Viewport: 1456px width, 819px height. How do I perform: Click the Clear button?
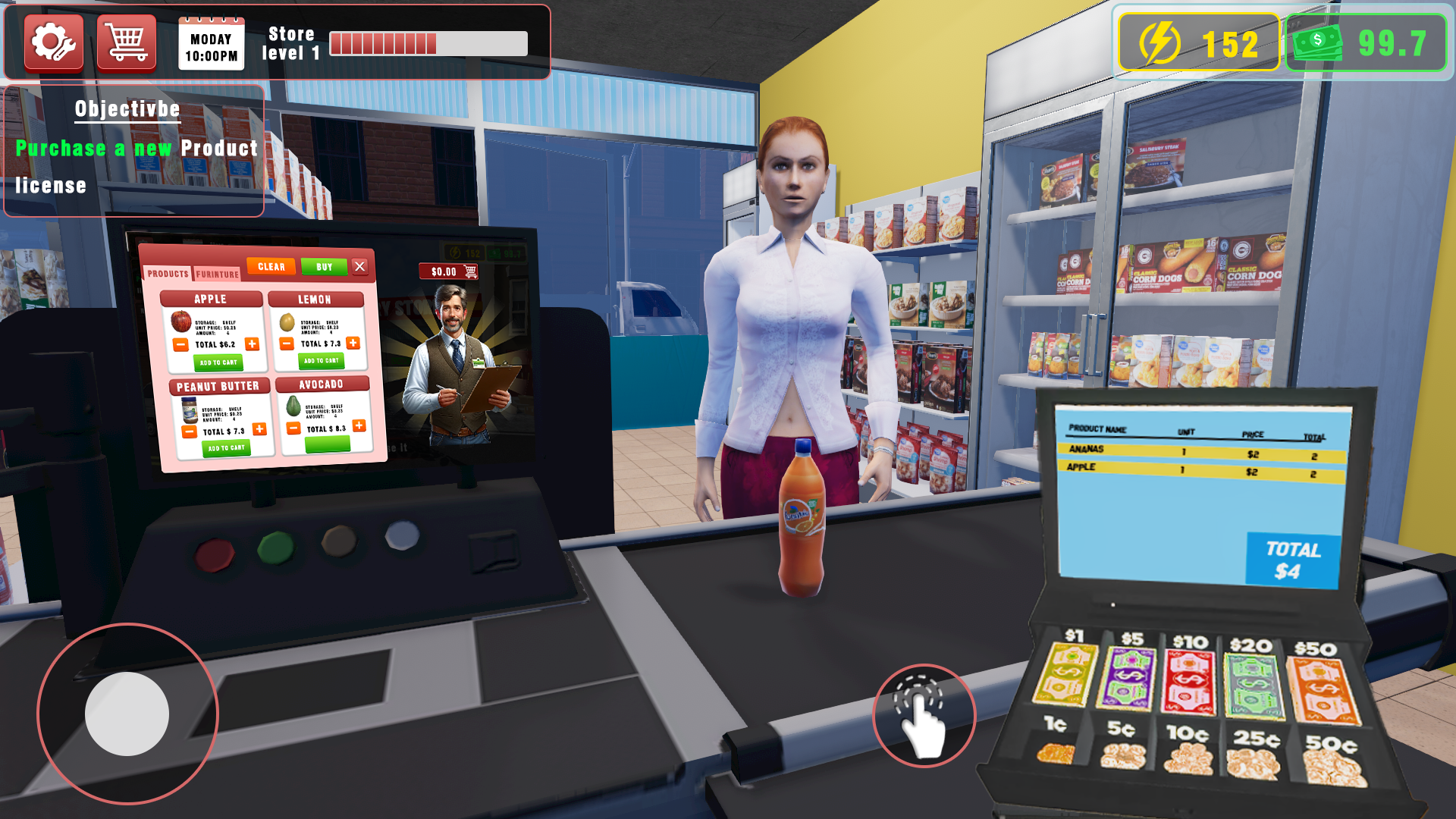pyautogui.click(x=271, y=266)
